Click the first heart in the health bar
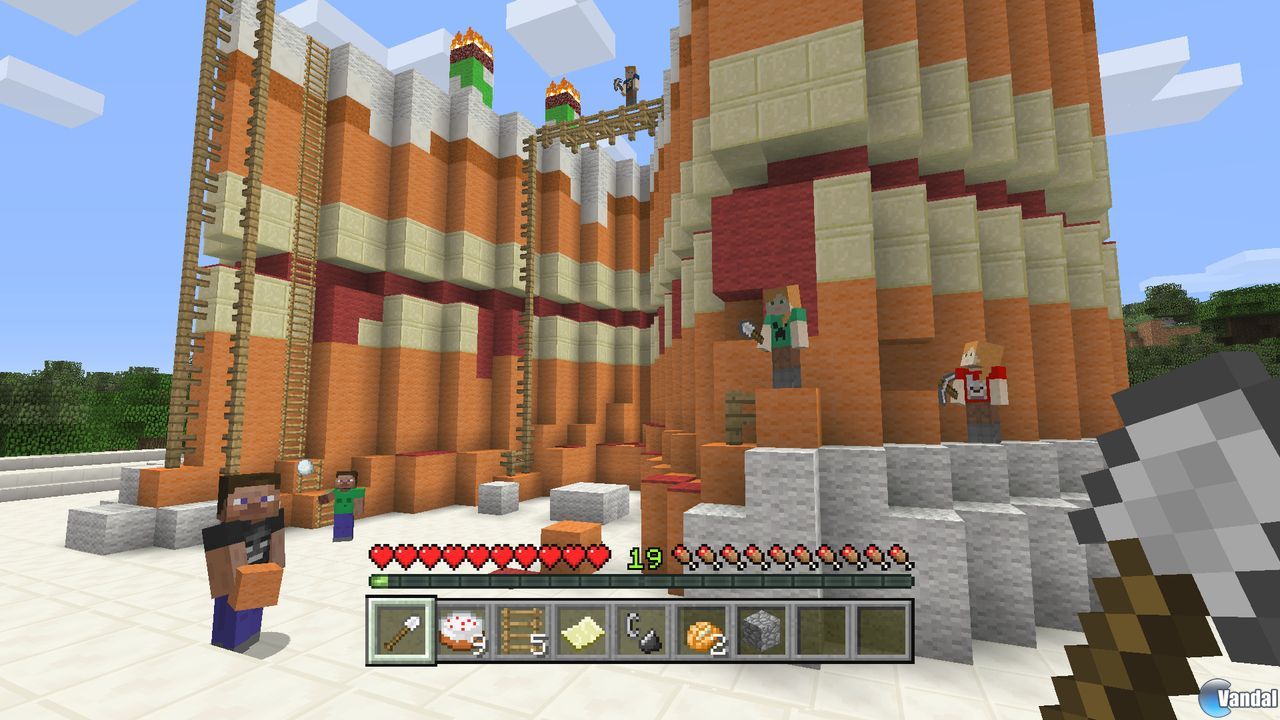Screen dimensions: 1280x720 pyautogui.click(x=378, y=556)
